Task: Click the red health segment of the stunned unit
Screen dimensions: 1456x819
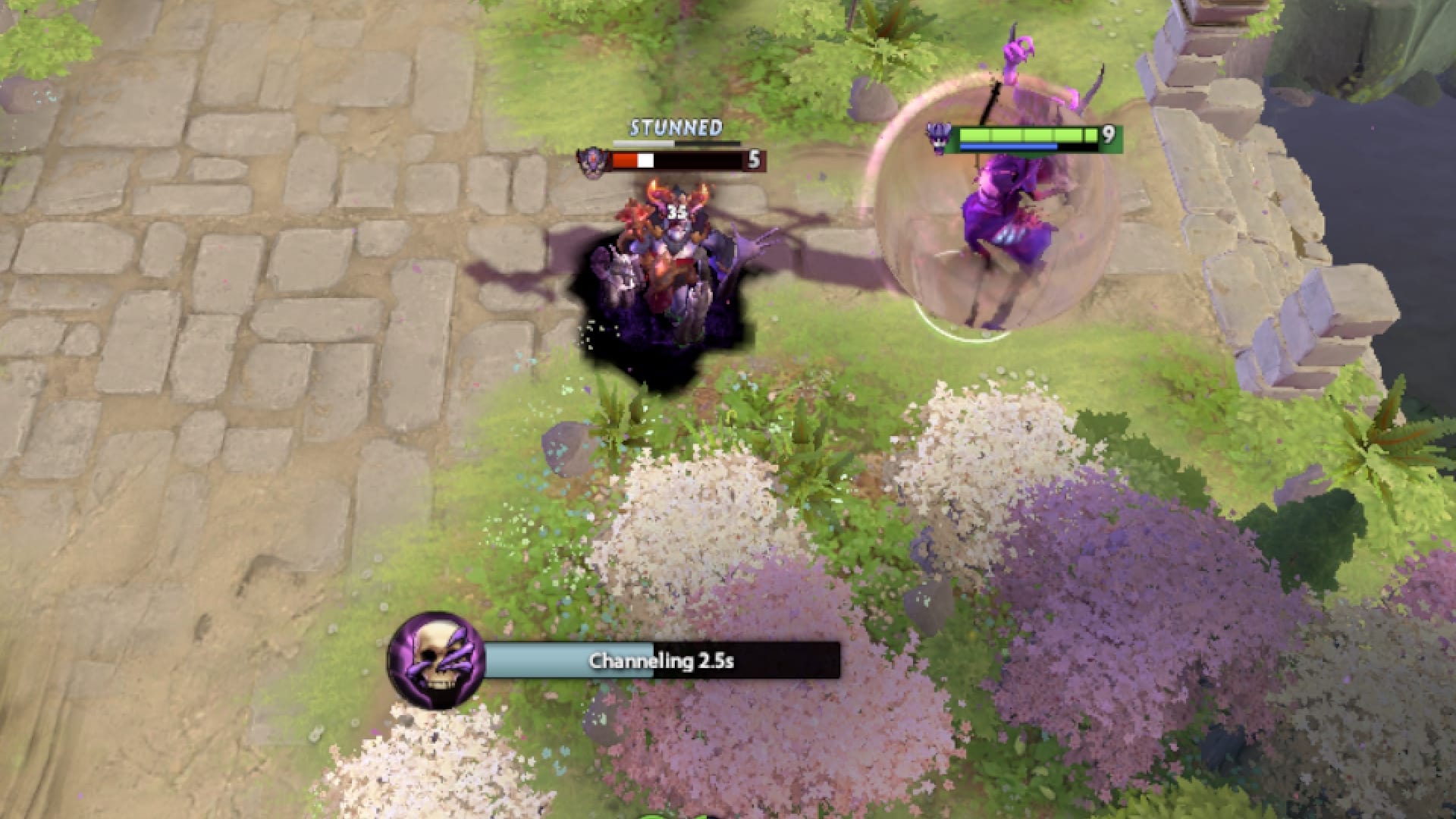Action: pos(626,159)
